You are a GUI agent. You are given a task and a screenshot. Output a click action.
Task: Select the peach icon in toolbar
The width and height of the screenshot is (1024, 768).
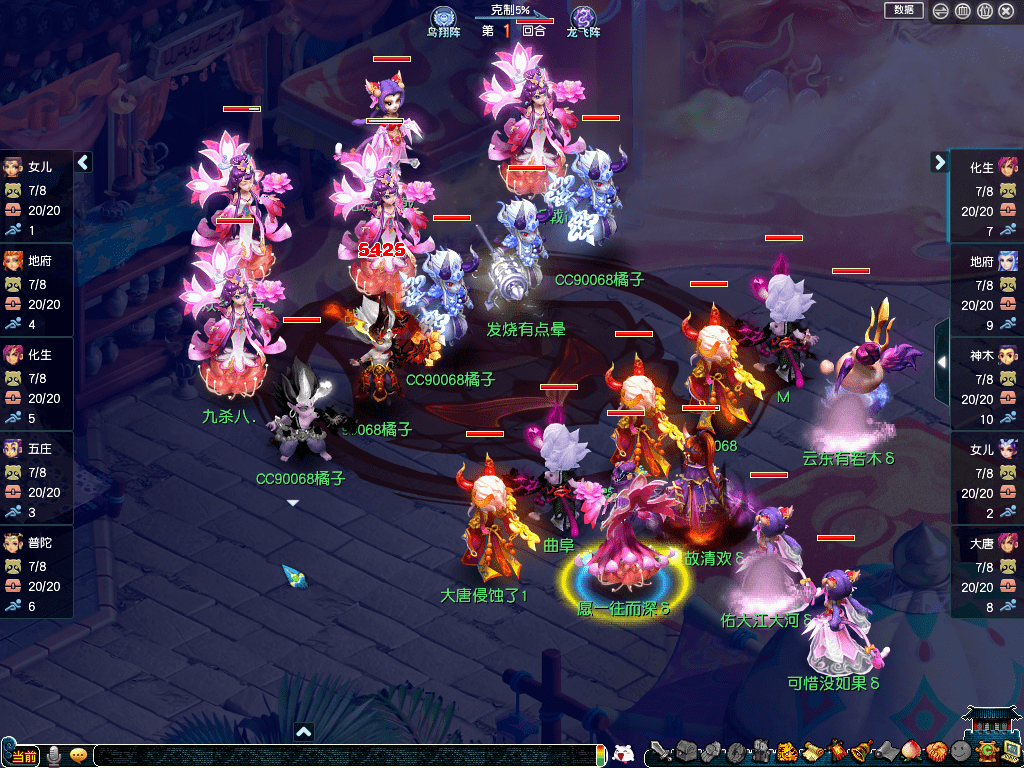click(912, 752)
